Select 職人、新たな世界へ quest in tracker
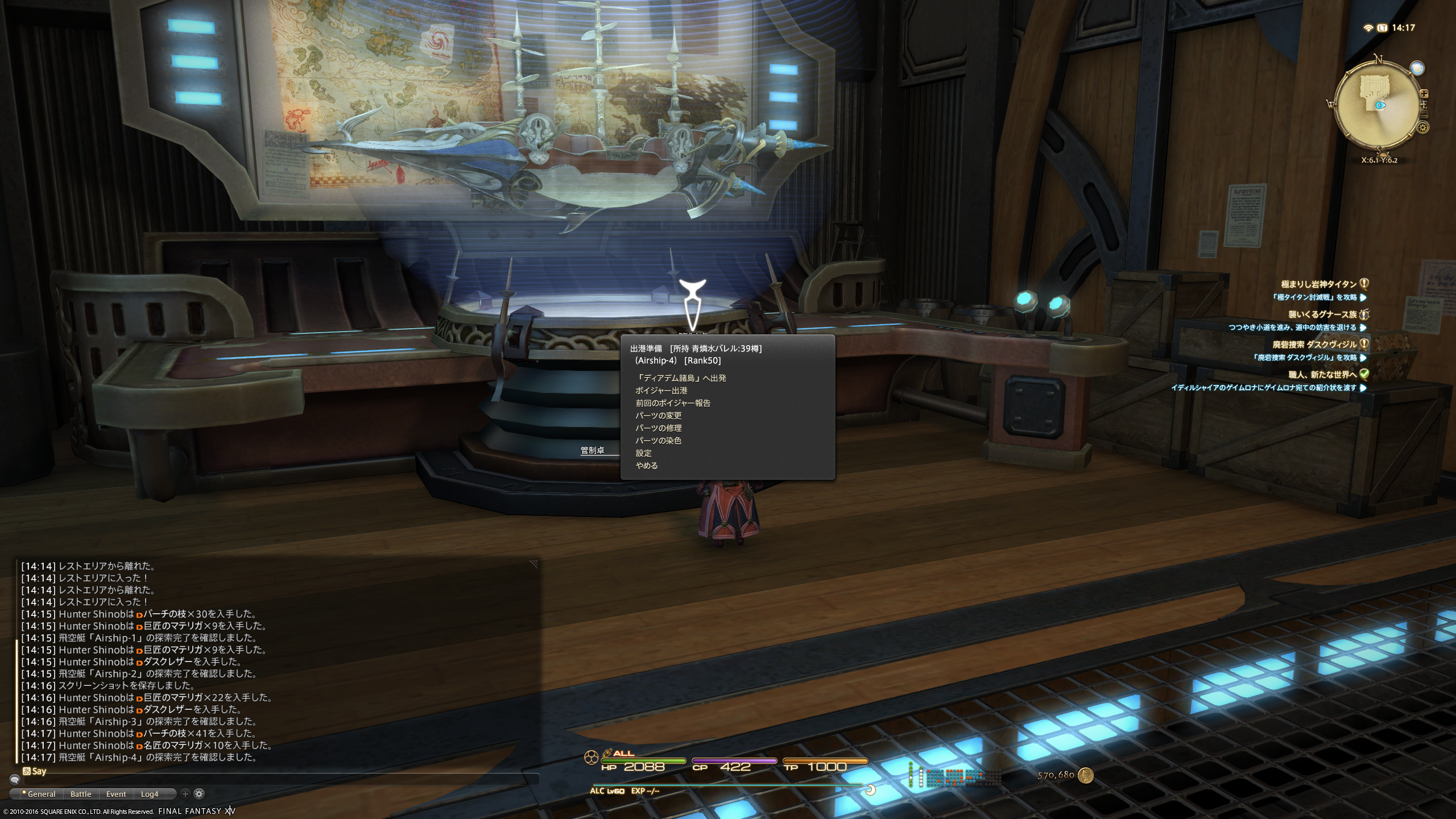 pos(1322,375)
